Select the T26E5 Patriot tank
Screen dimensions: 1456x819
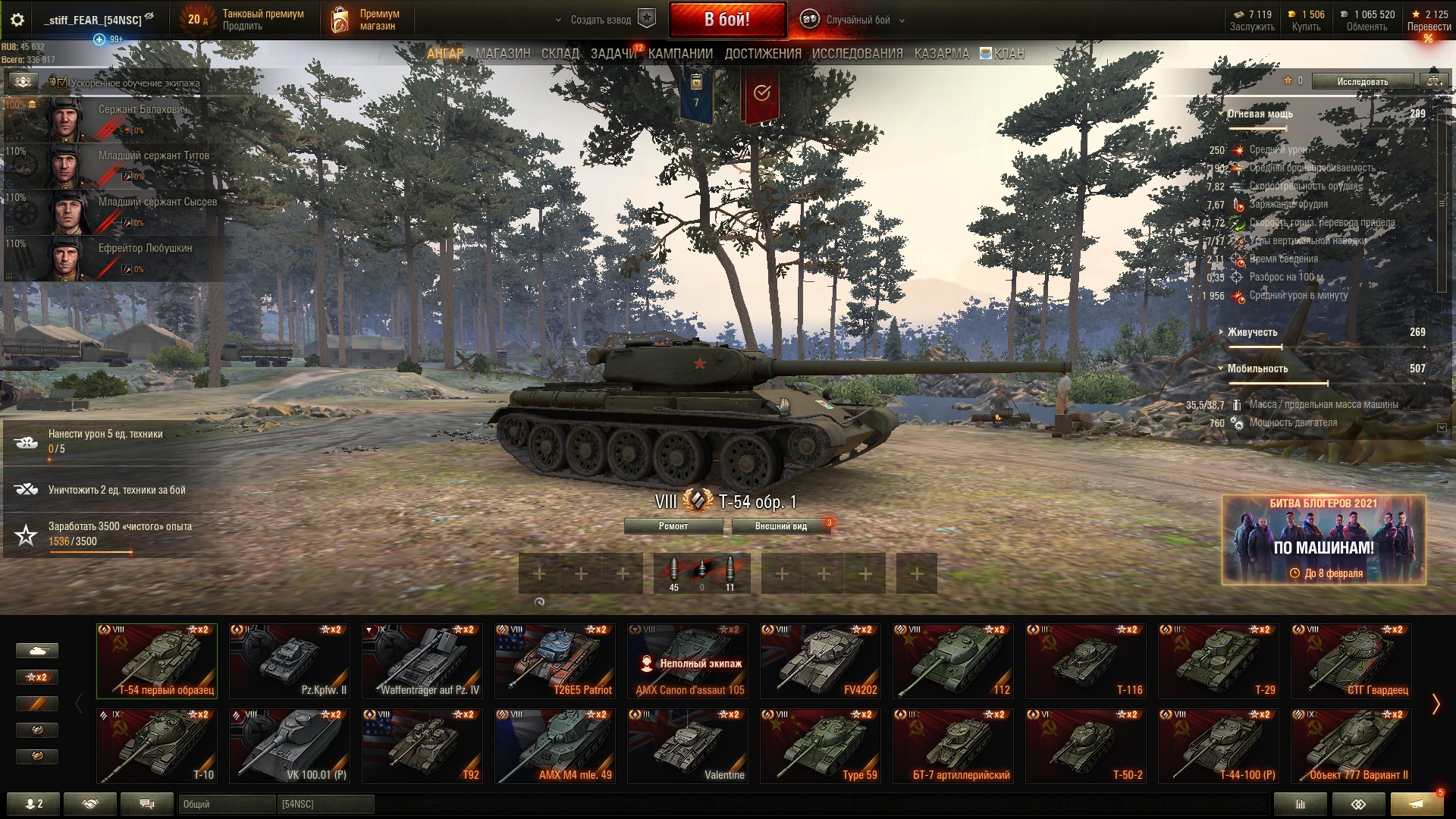coord(554,661)
